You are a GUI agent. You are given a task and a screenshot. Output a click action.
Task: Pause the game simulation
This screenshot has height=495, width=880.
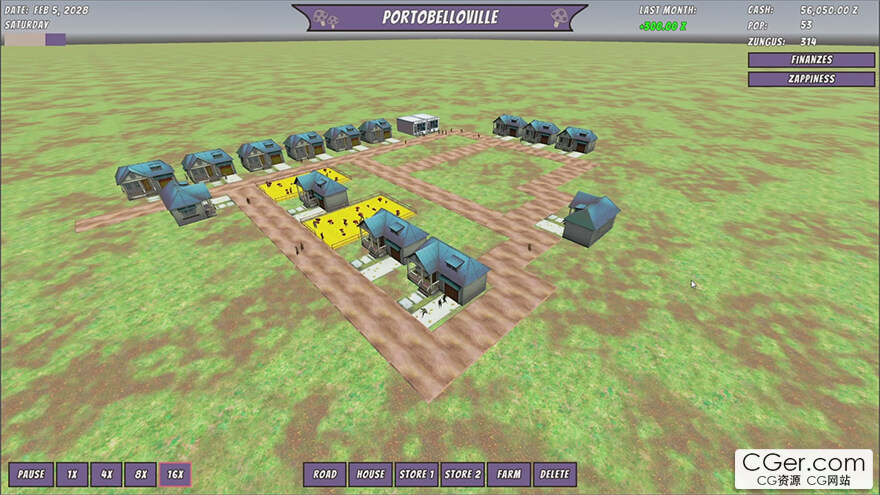[30, 474]
